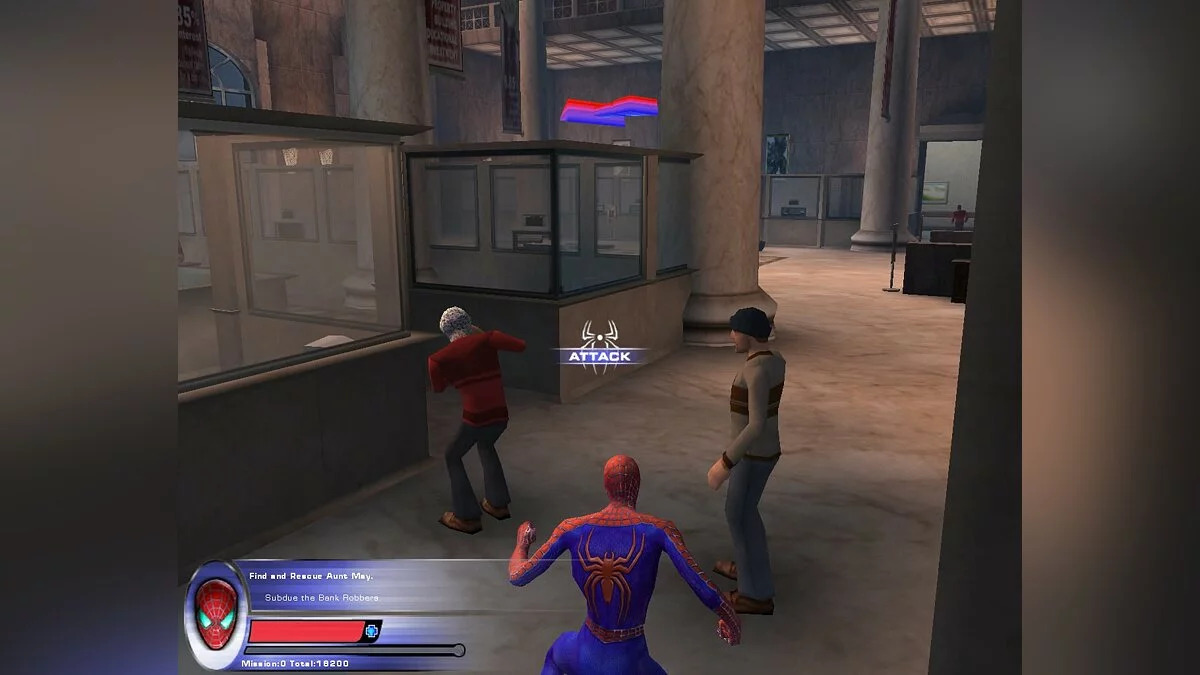Click the blue icon beside the health bar

point(372,631)
